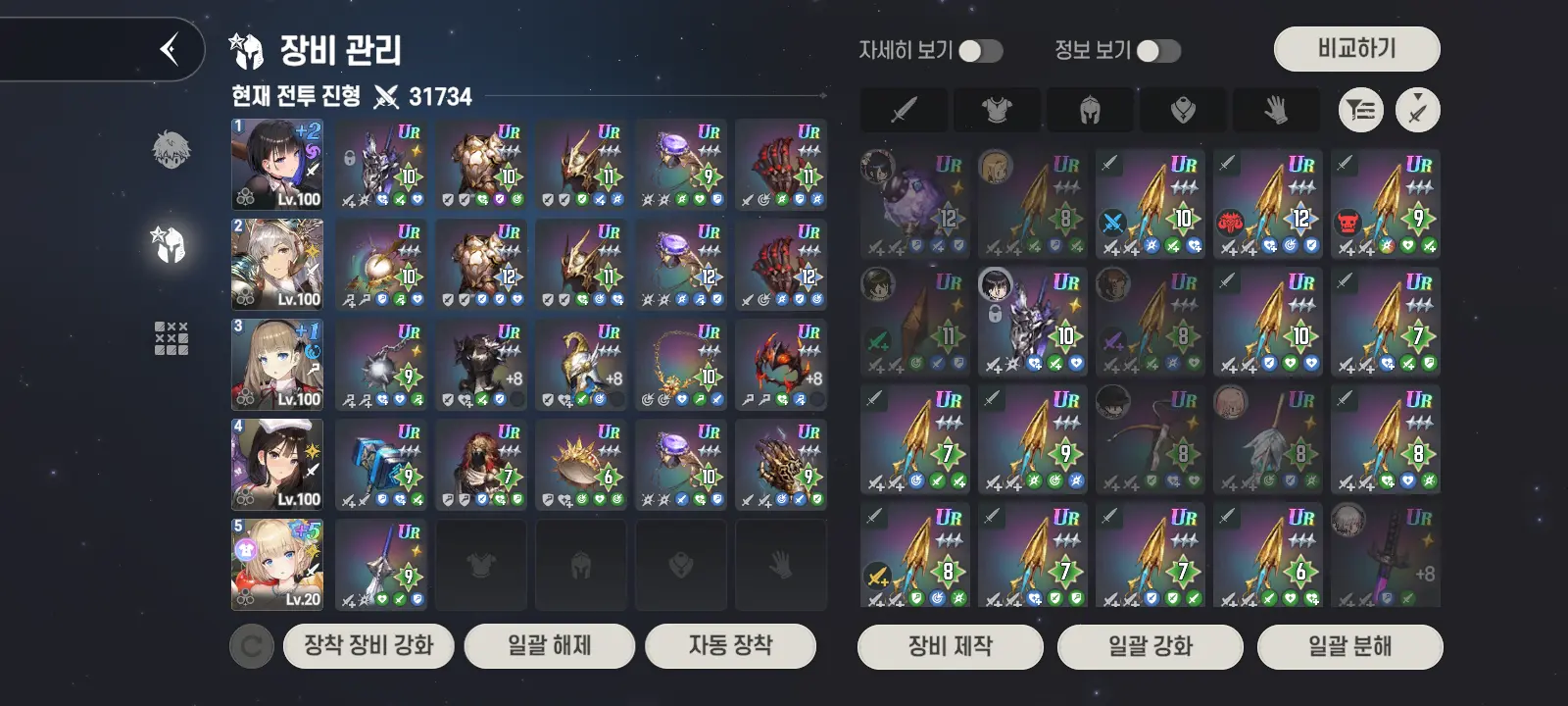
Task: Open 장비 제작 crafting
Action: click(x=950, y=647)
